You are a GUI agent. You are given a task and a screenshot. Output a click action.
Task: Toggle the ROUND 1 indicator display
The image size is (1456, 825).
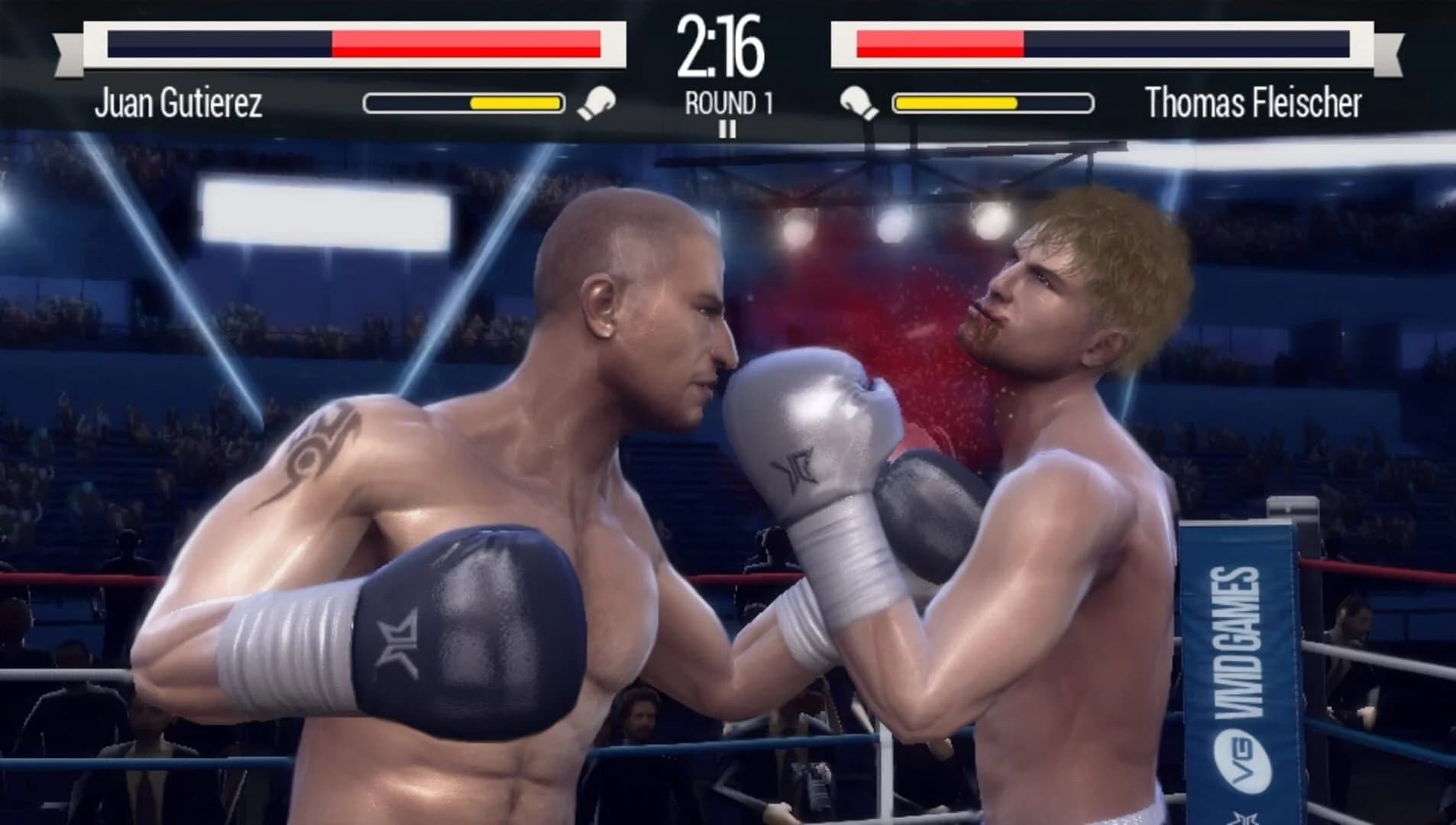[x=728, y=97]
